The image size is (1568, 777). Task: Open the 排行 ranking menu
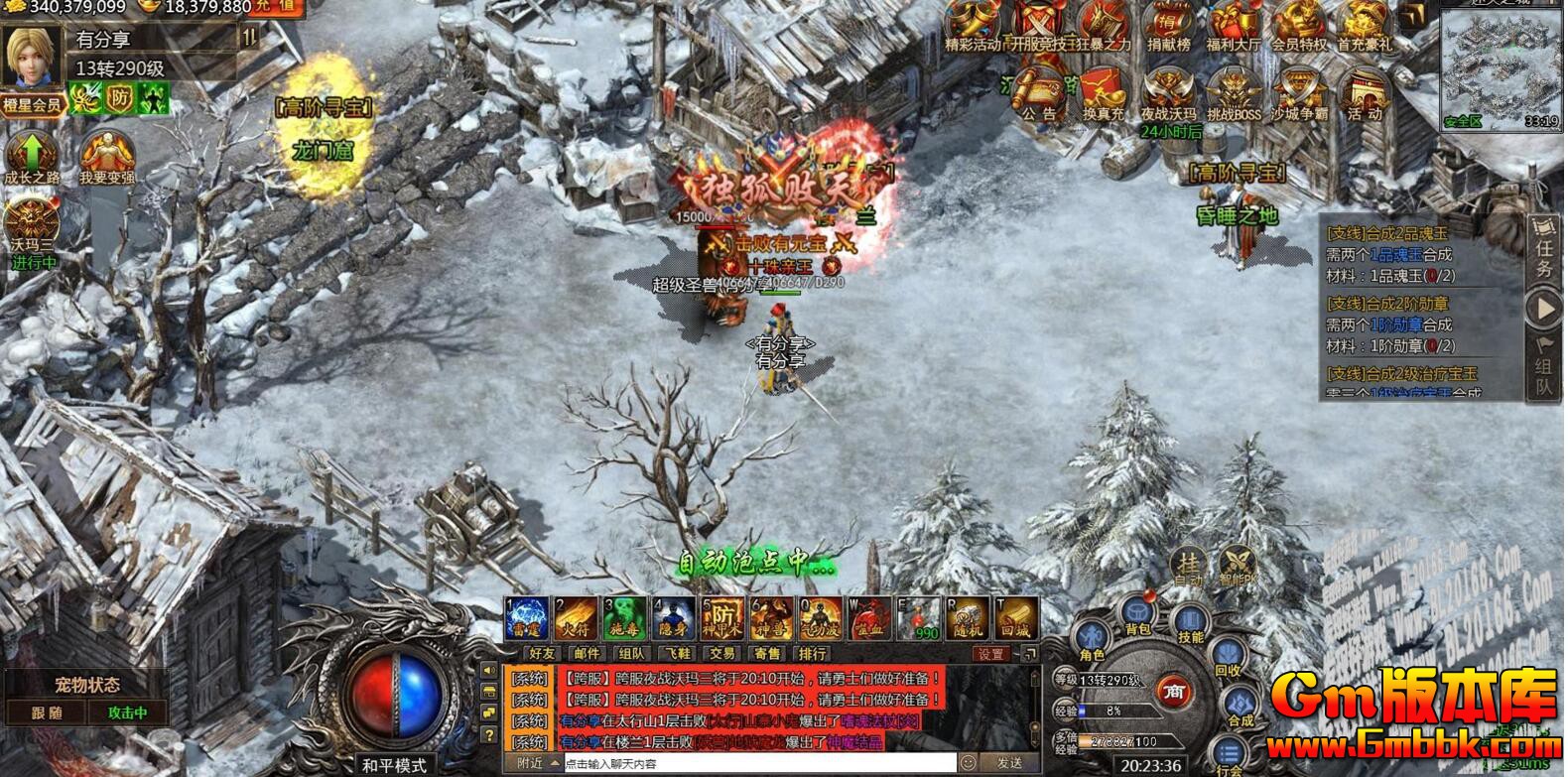click(811, 653)
